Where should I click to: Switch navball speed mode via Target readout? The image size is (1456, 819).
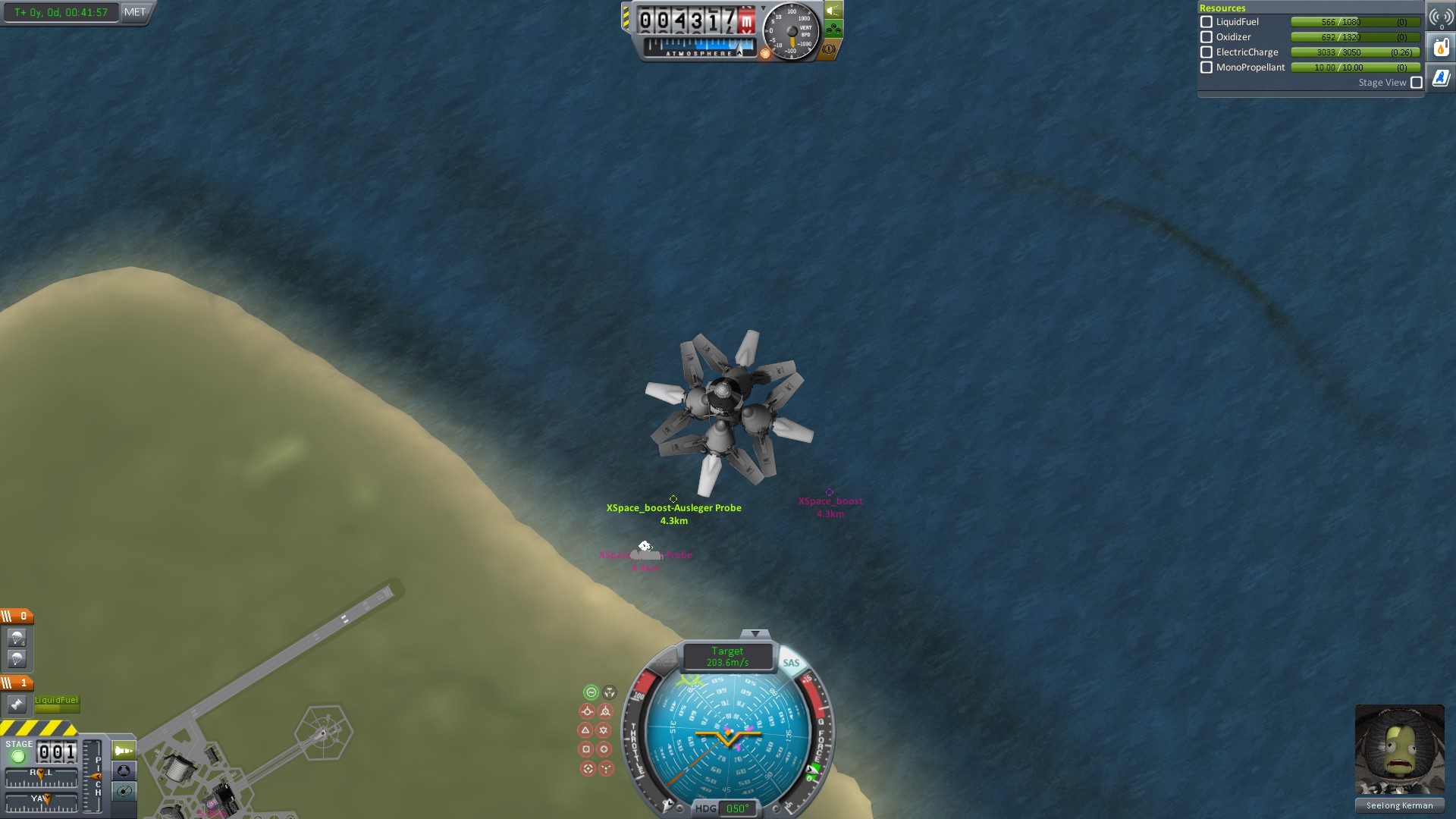pos(727,657)
